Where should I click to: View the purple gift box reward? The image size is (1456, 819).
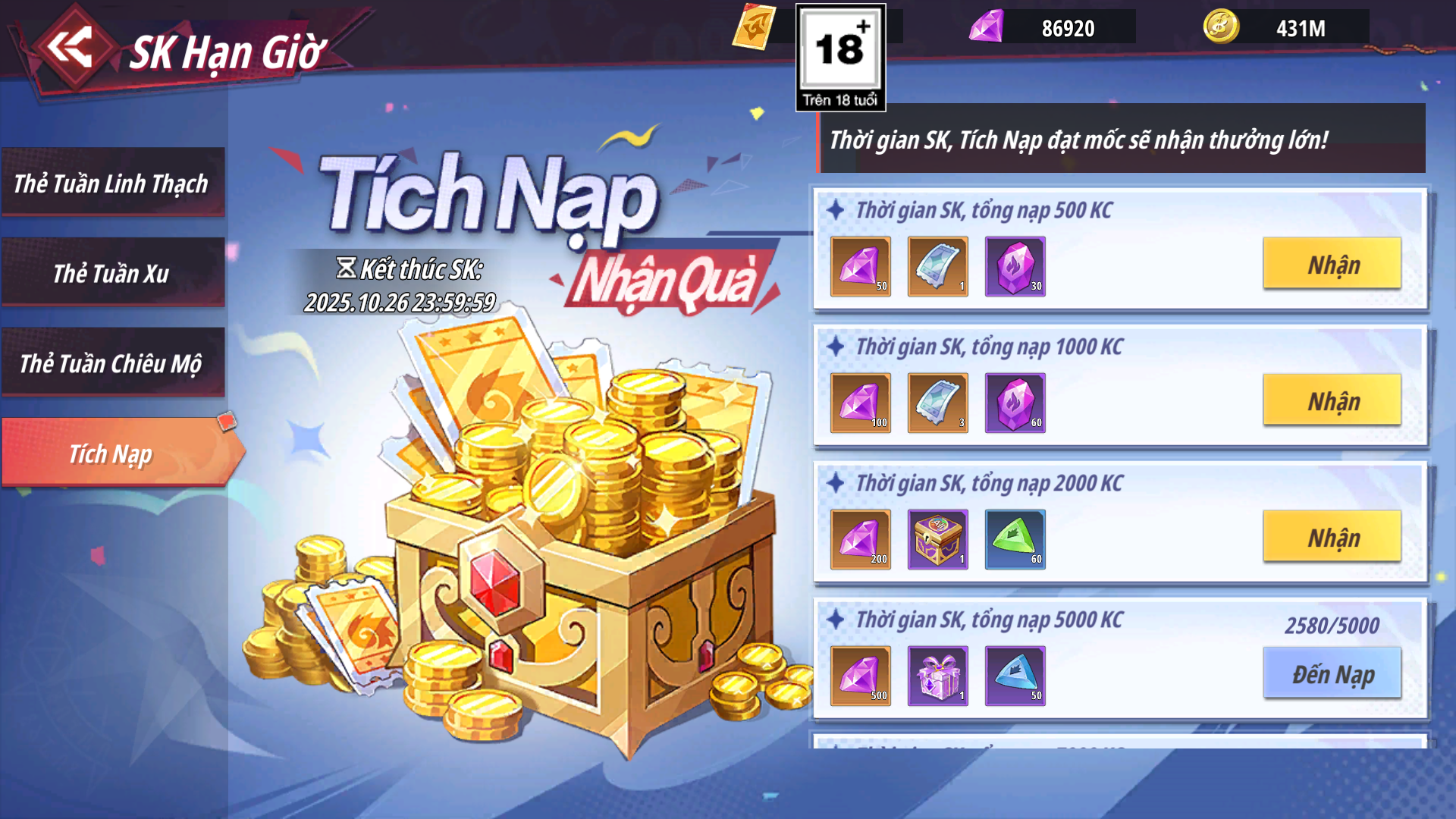click(938, 676)
